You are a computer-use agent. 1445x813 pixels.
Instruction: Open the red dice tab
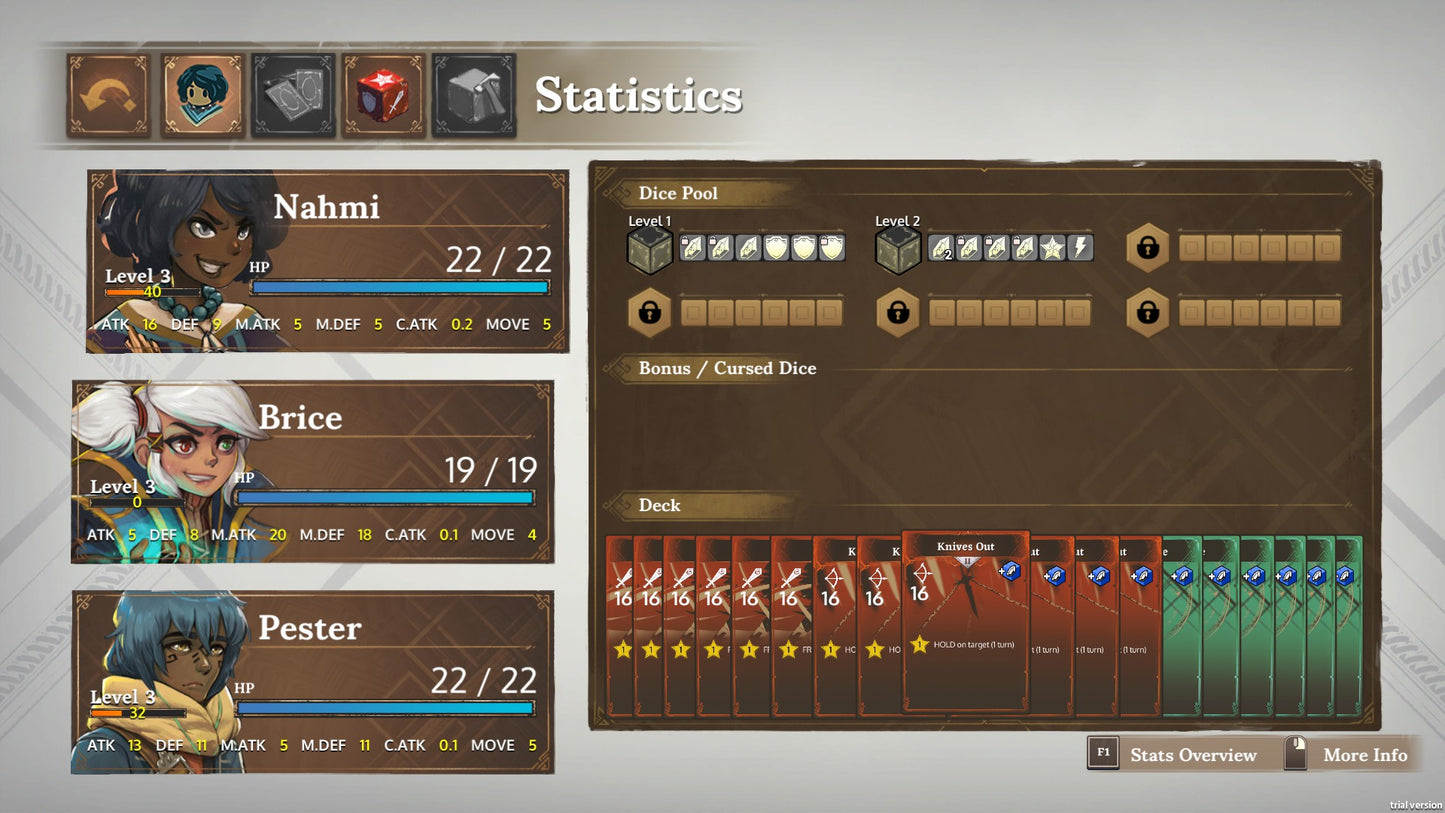point(383,95)
